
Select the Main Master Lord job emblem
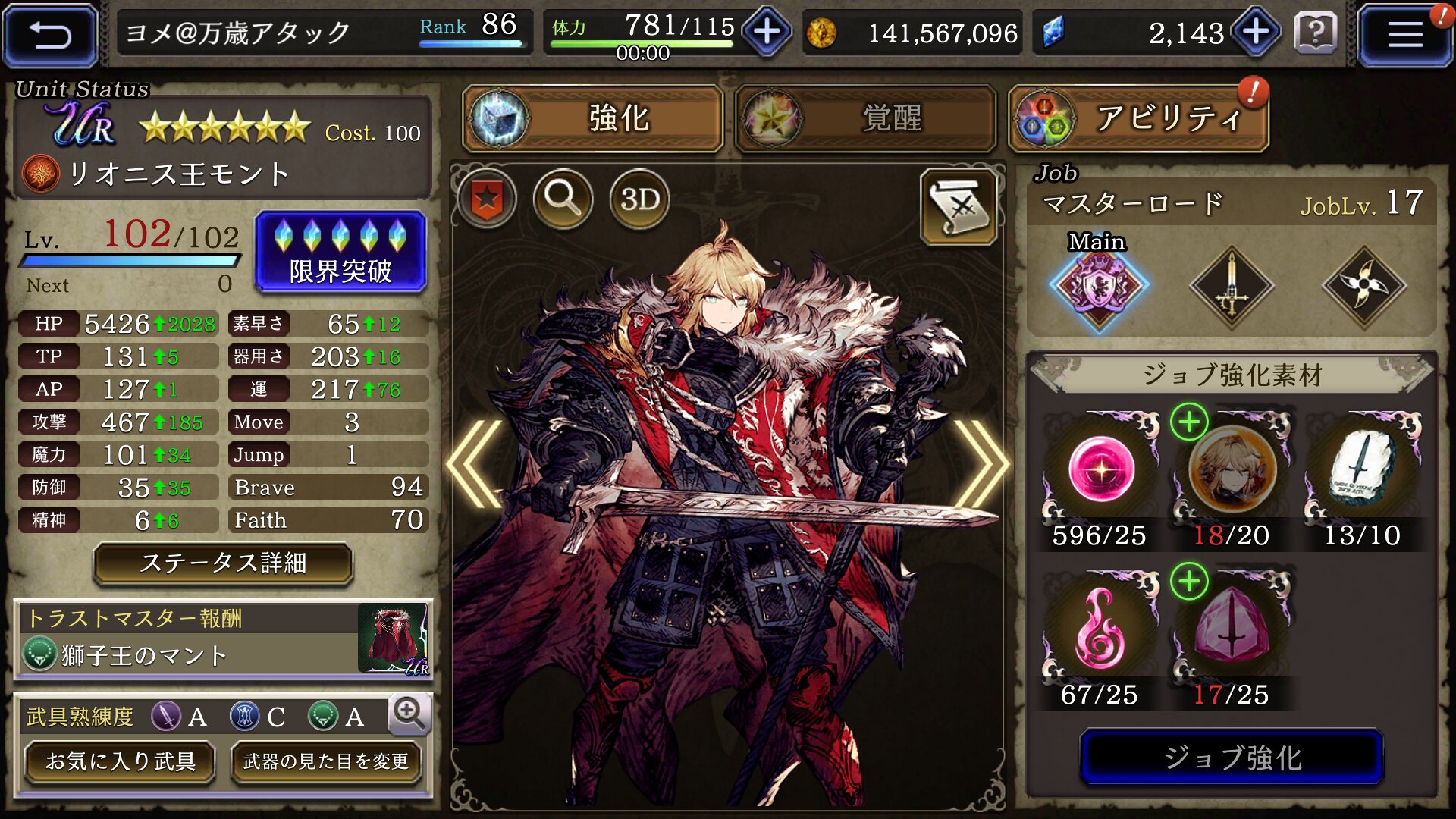[x=1099, y=285]
